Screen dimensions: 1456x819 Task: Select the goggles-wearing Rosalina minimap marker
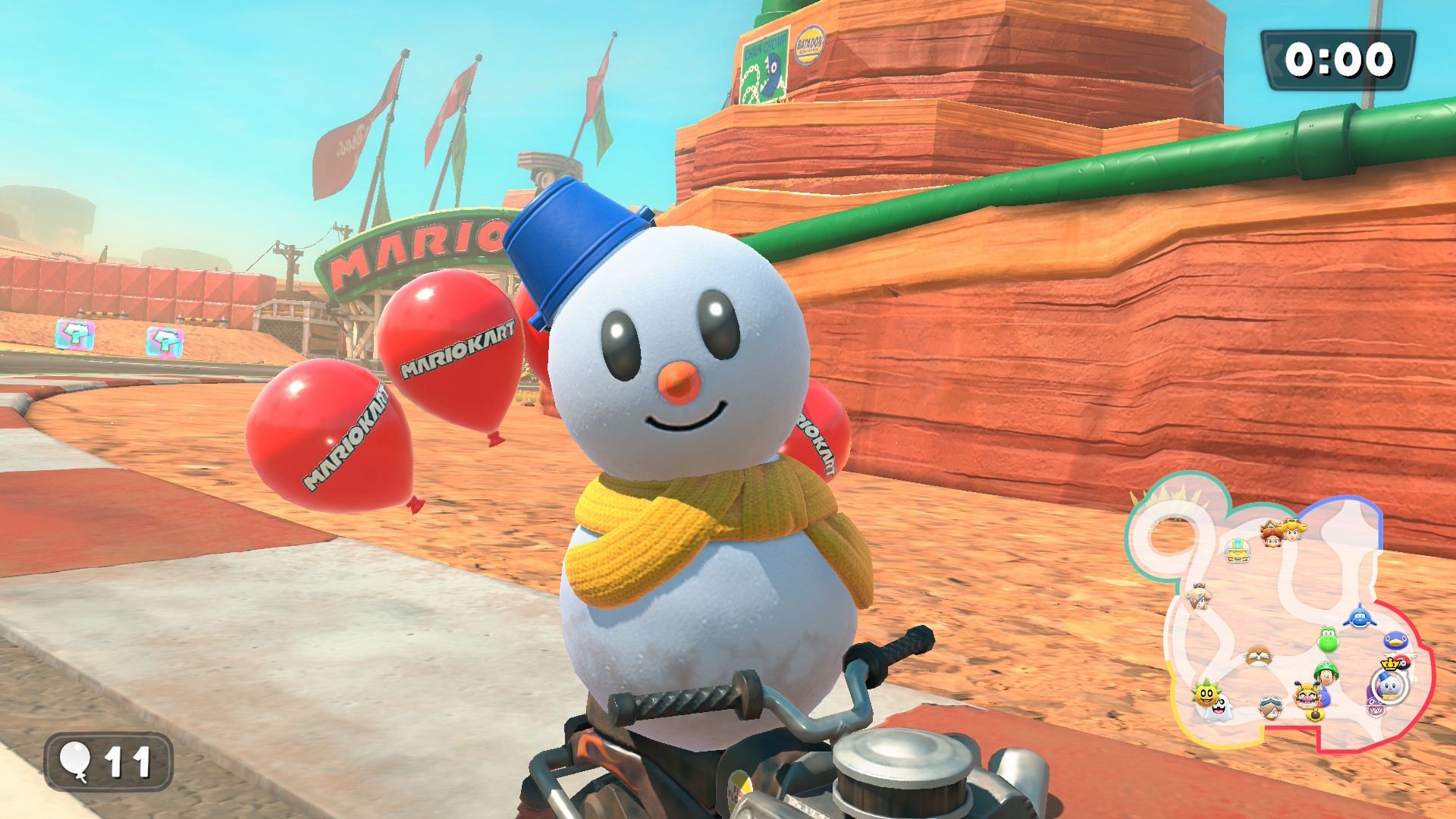tap(1270, 708)
